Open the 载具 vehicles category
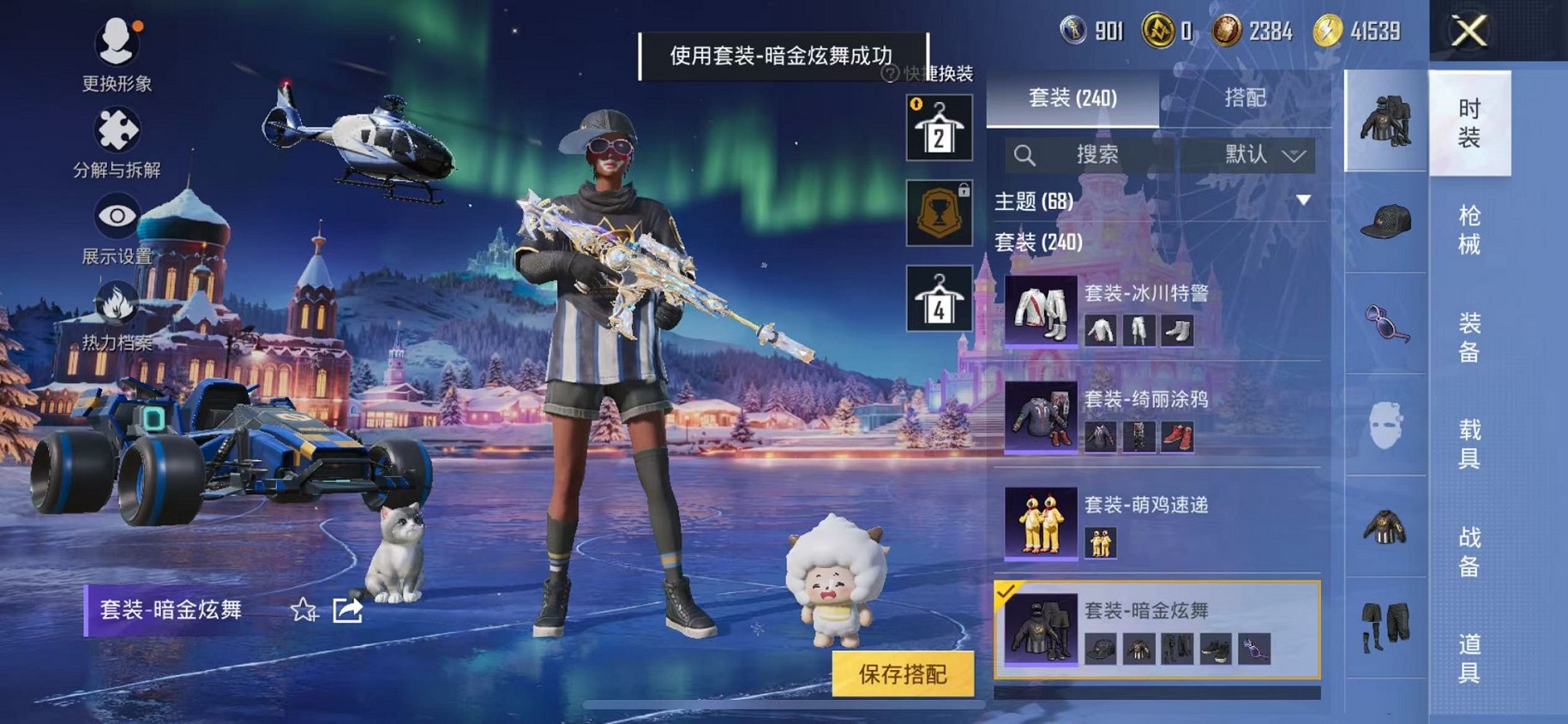This screenshot has height=724, width=1568. click(x=1469, y=444)
